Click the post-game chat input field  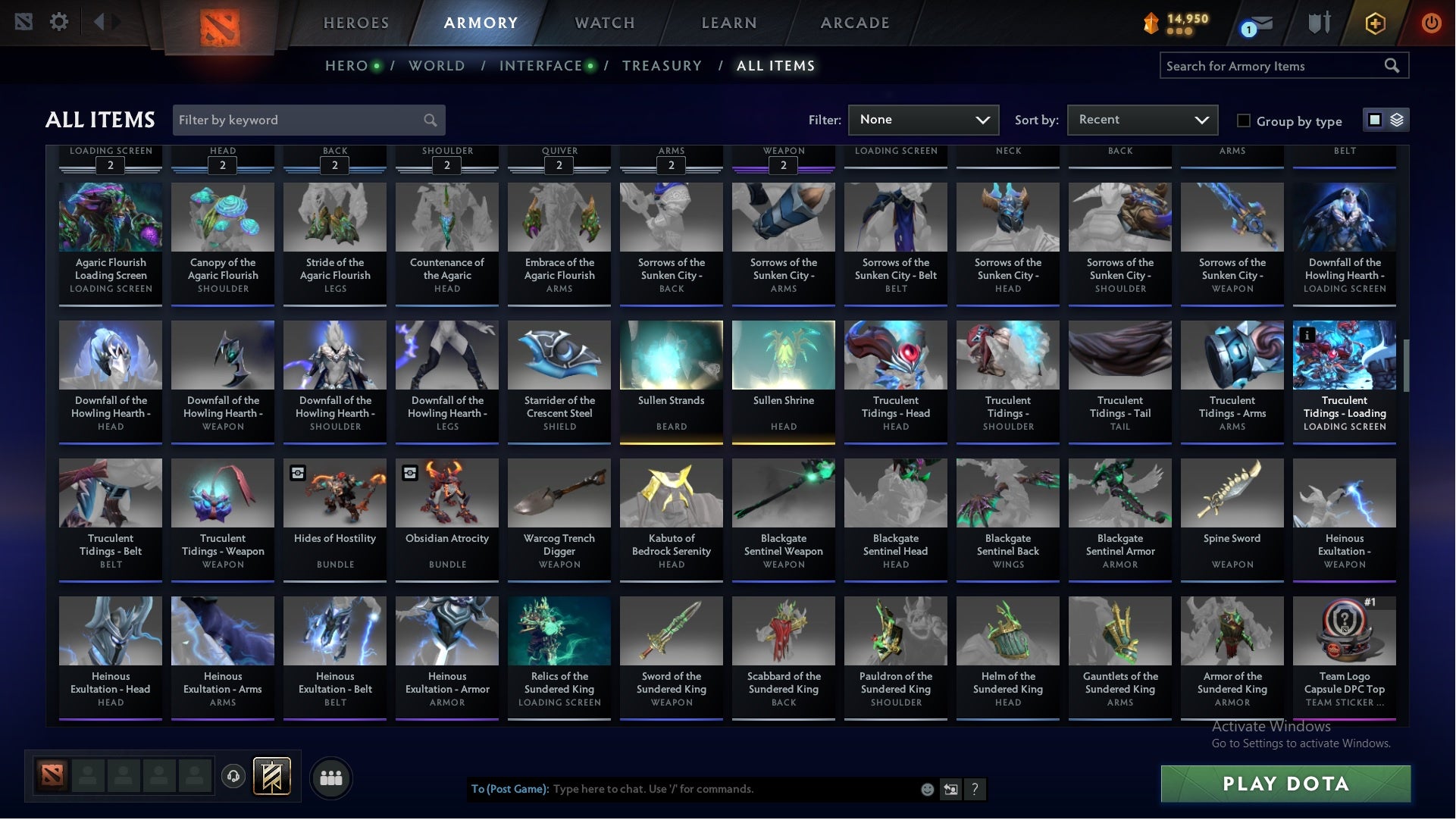(x=720, y=789)
